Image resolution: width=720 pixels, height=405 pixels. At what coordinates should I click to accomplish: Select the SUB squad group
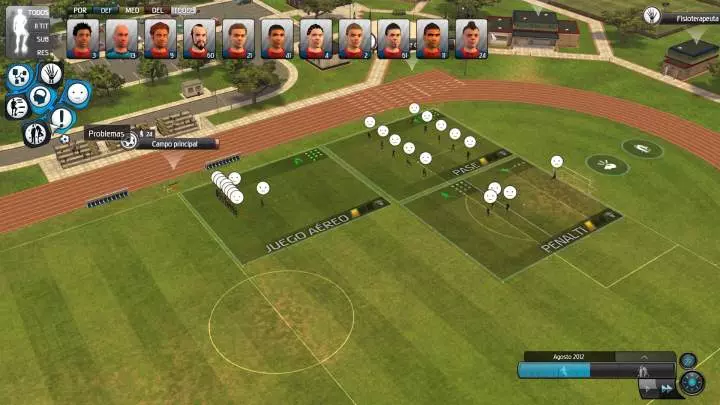coord(42,38)
